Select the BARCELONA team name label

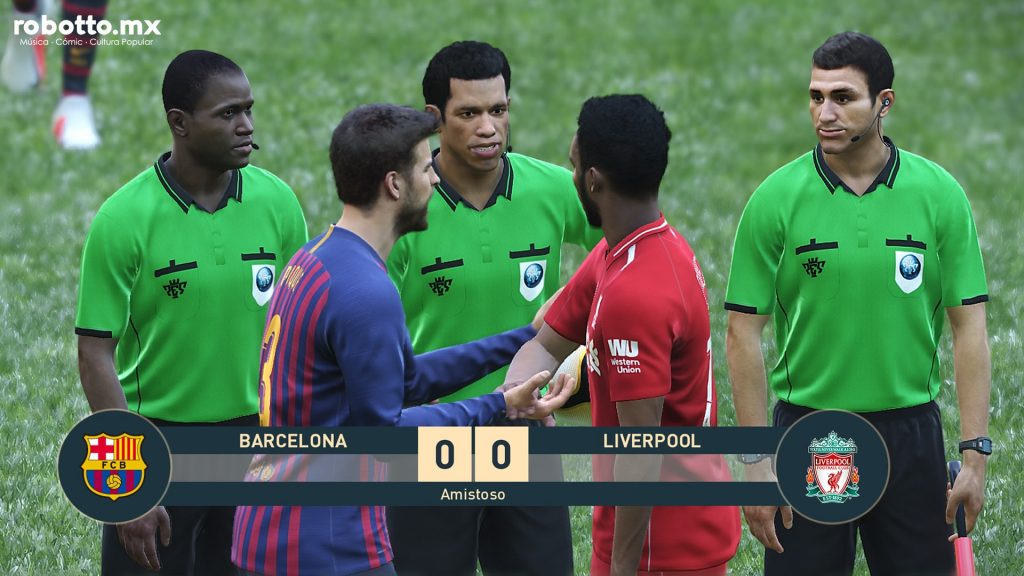pos(293,441)
